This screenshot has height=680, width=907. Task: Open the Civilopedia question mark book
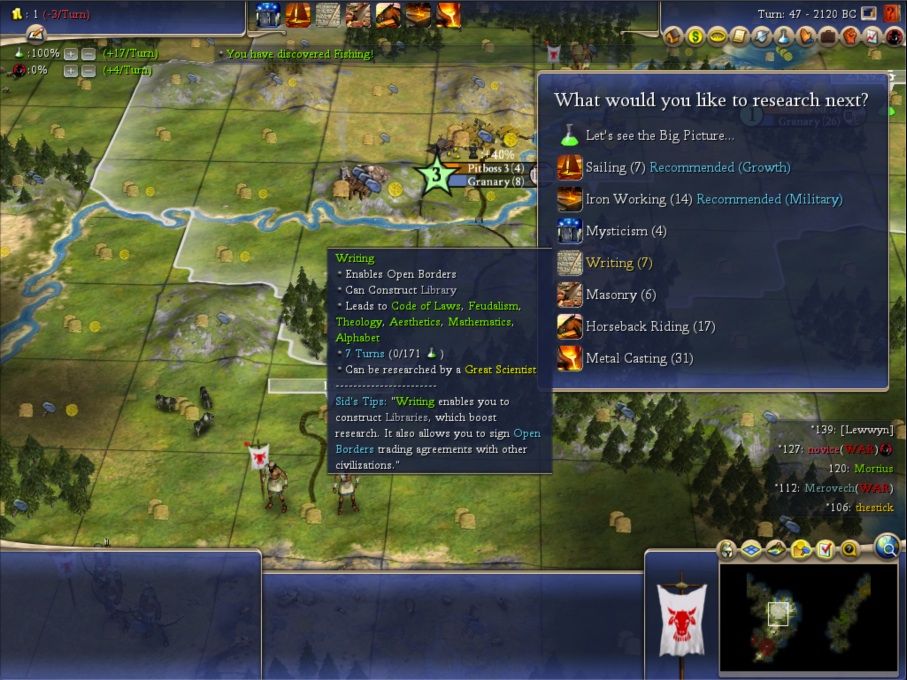(x=891, y=14)
